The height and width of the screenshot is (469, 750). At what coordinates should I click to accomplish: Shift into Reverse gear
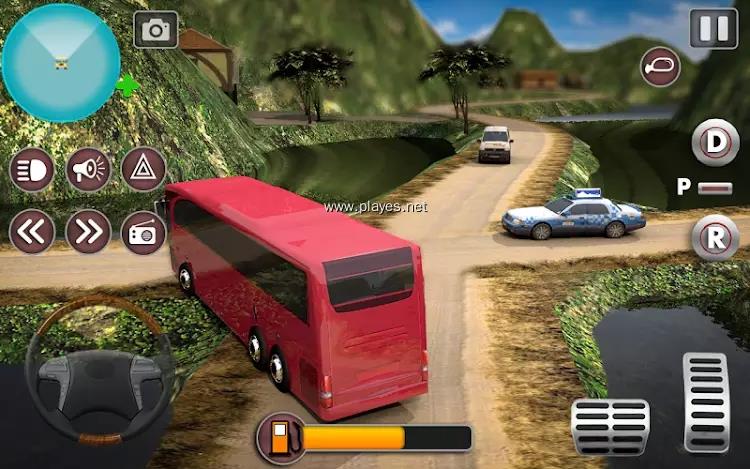(x=715, y=238)
